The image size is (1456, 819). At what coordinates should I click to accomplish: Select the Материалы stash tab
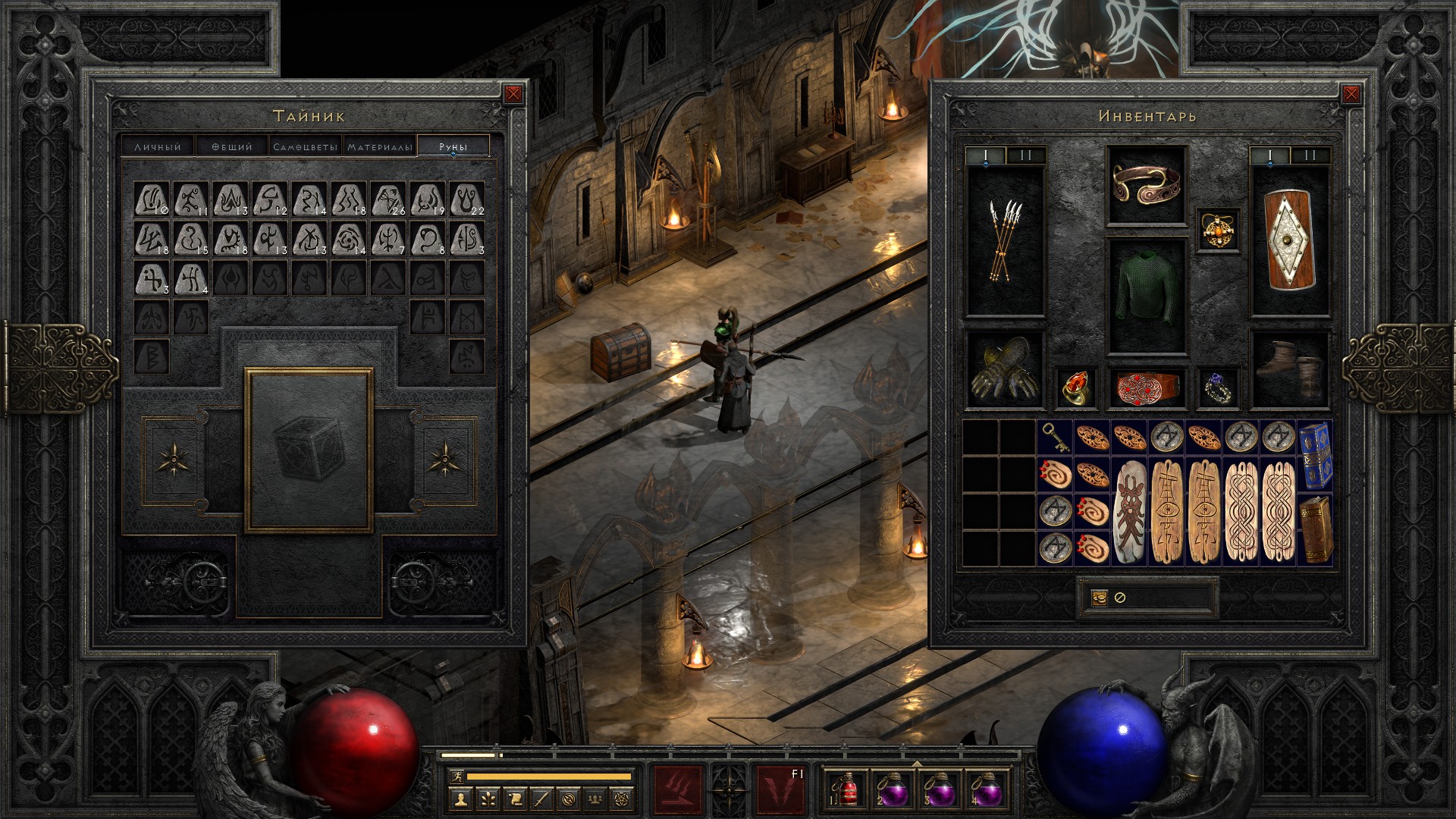[380, 146]
